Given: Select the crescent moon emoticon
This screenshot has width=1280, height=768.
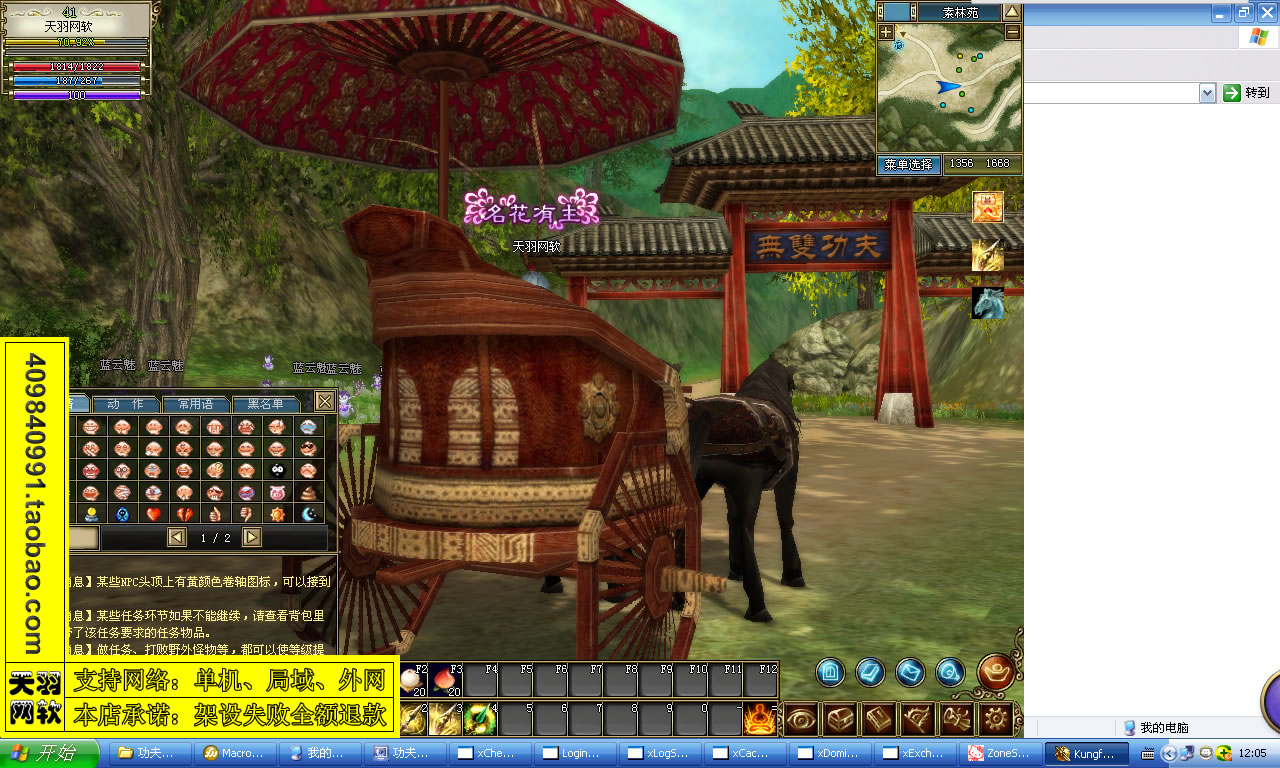Looking at the screenshot, I should click(308, 514).
